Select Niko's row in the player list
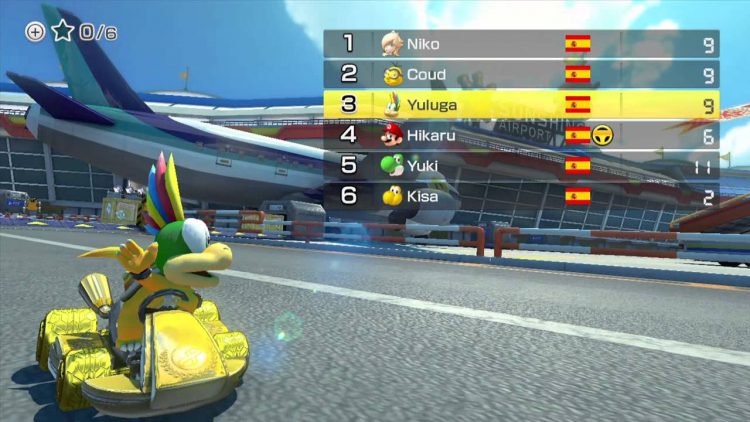The width and height of the screenshot is (750, 422). [520, 44]
